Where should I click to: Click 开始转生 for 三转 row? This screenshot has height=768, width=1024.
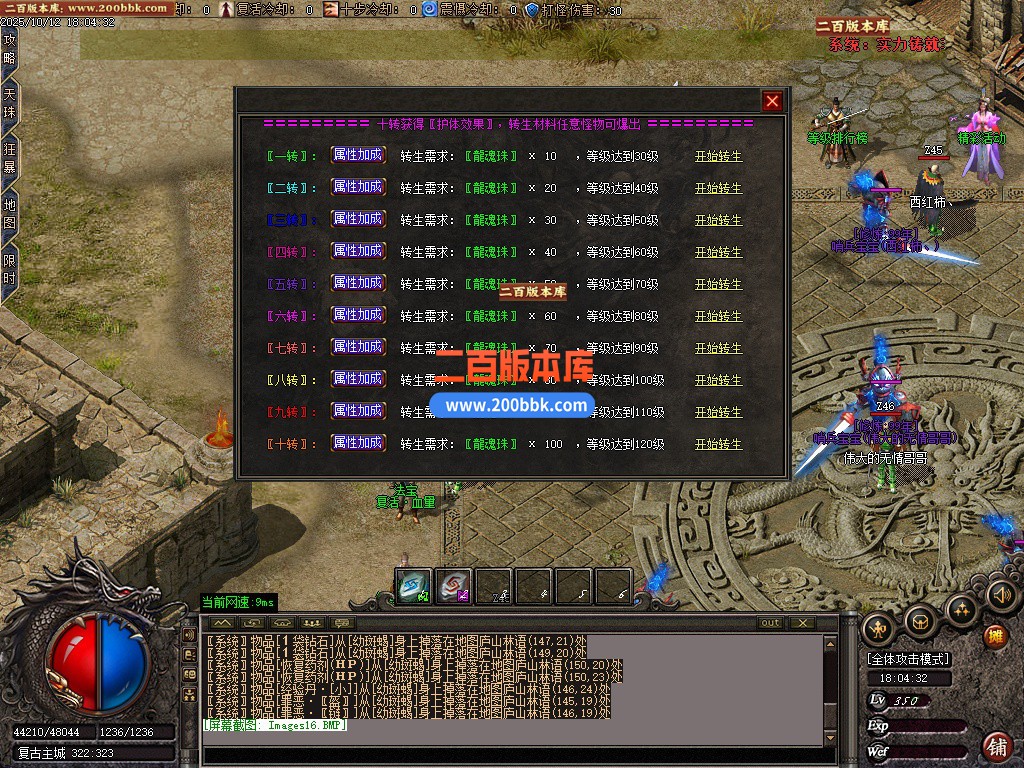coord(718,220)
